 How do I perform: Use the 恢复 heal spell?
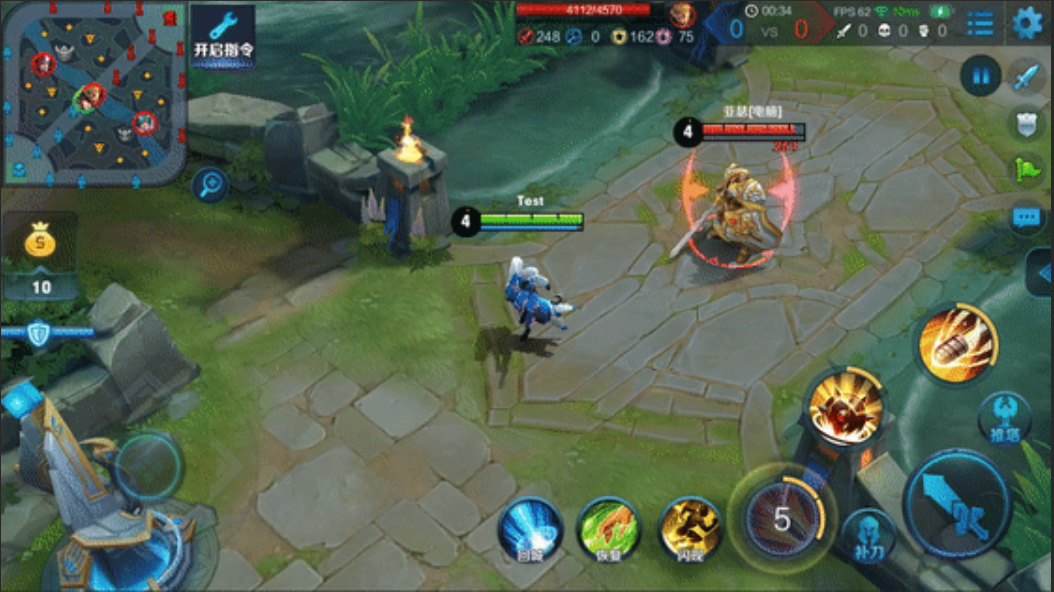tap(609, 529)
